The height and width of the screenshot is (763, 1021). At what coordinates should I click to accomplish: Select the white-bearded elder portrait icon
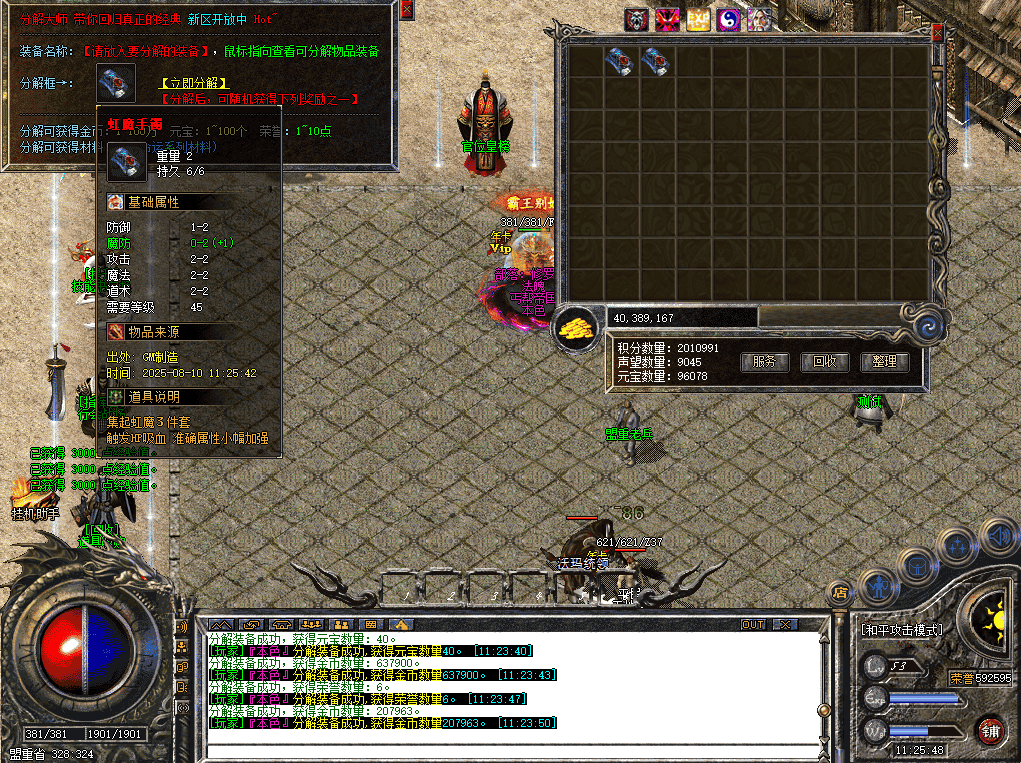[x=759, y=20]
